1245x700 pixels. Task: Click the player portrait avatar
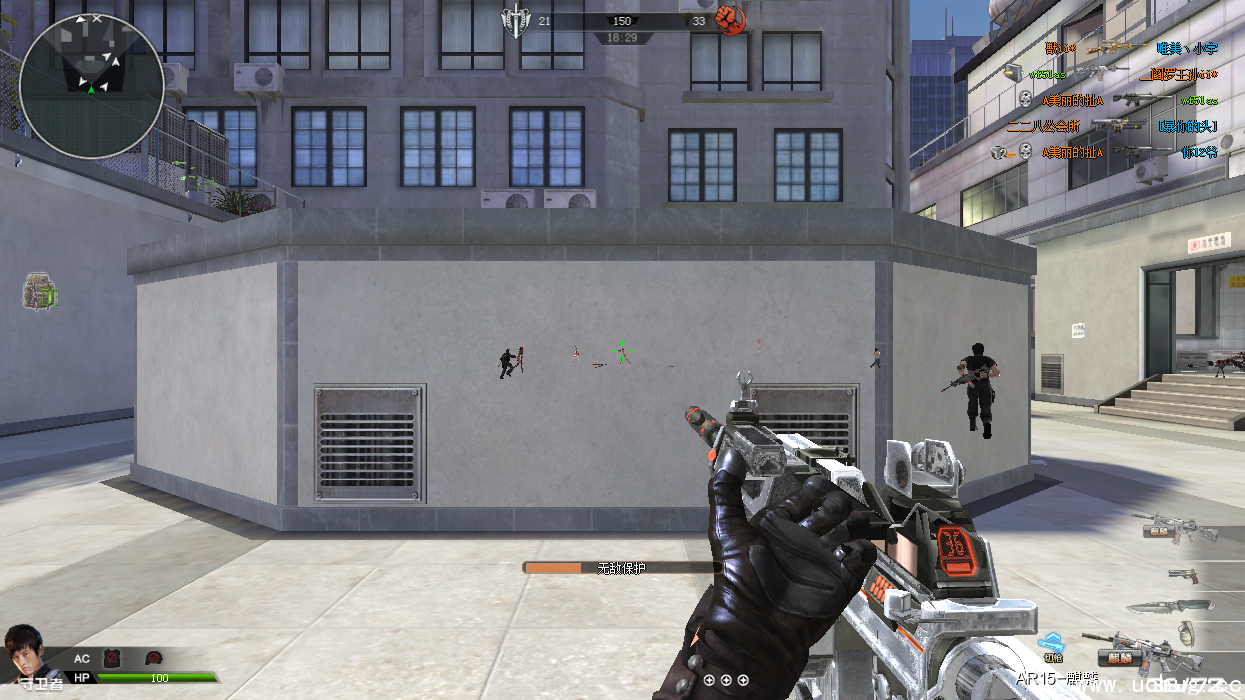24,652
